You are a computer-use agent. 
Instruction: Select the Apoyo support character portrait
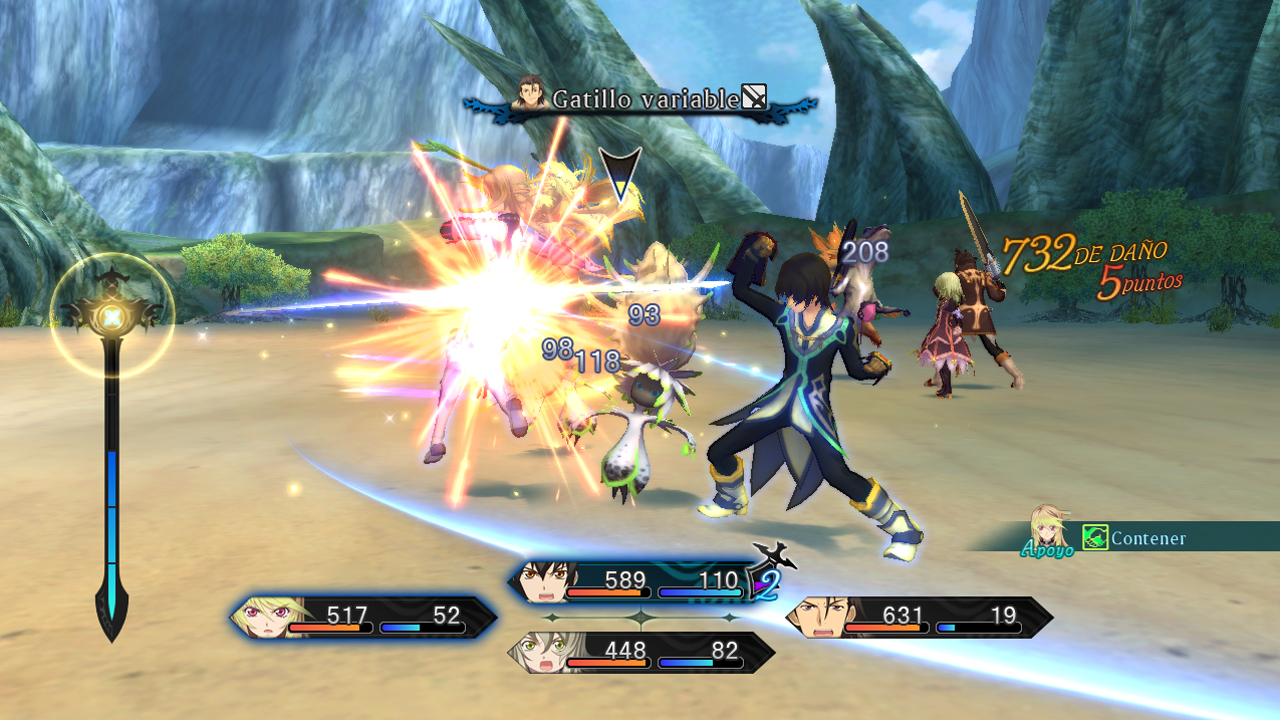tap(1048, 527)
